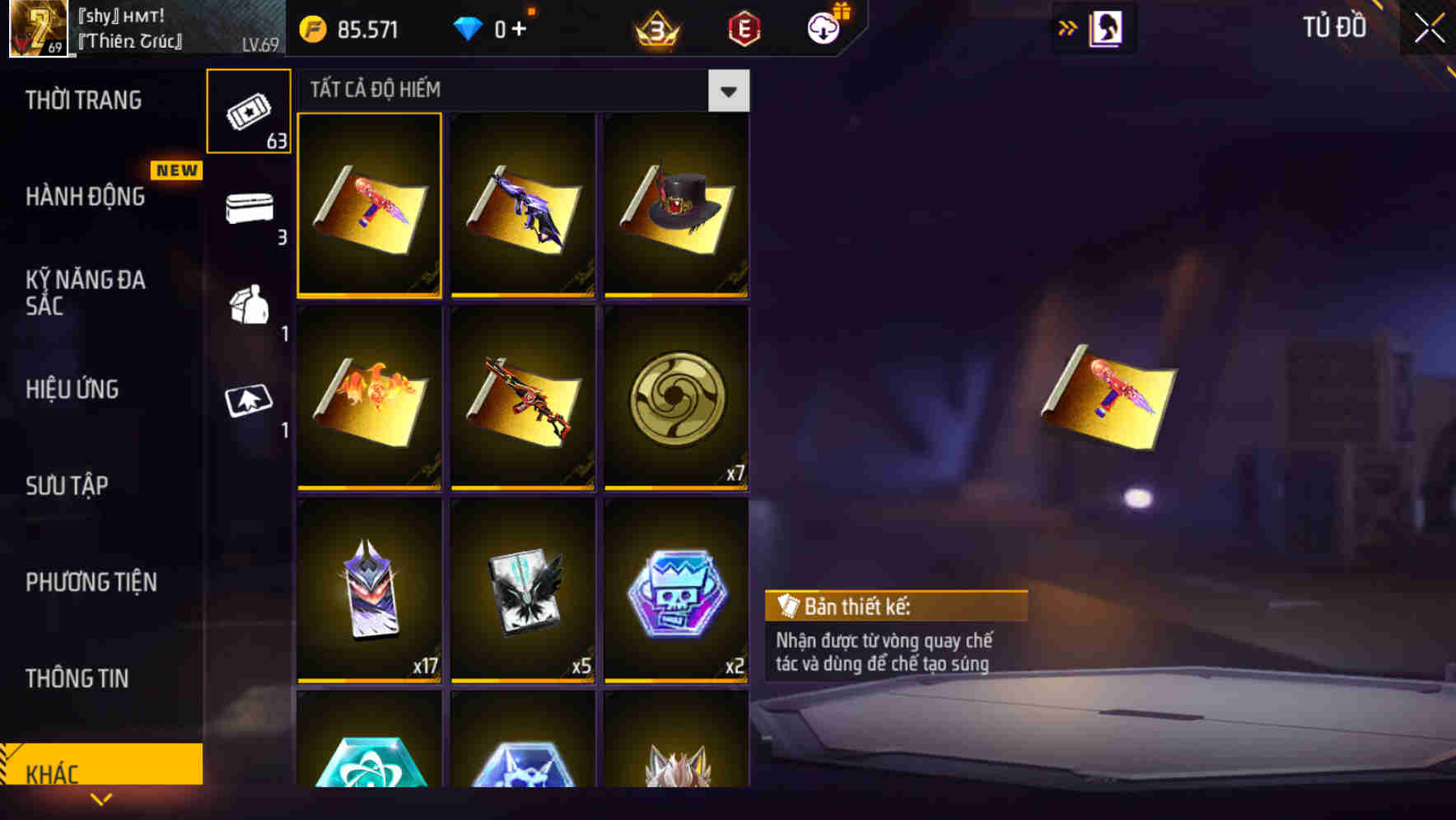Open the rank crown badge
Screen dimensions: 1456x820
(653, 27)
